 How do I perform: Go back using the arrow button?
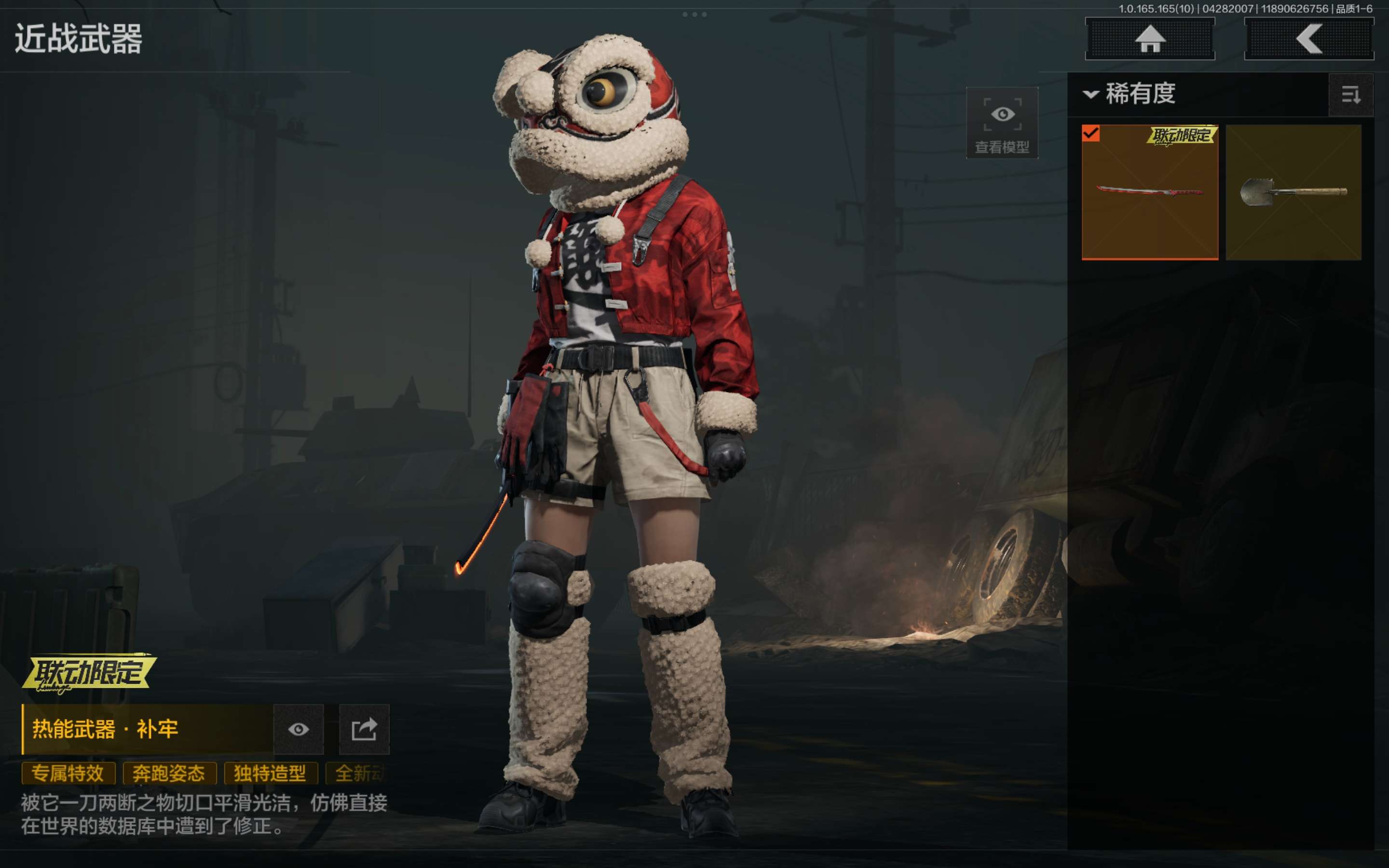click(x=1308, y=39)
